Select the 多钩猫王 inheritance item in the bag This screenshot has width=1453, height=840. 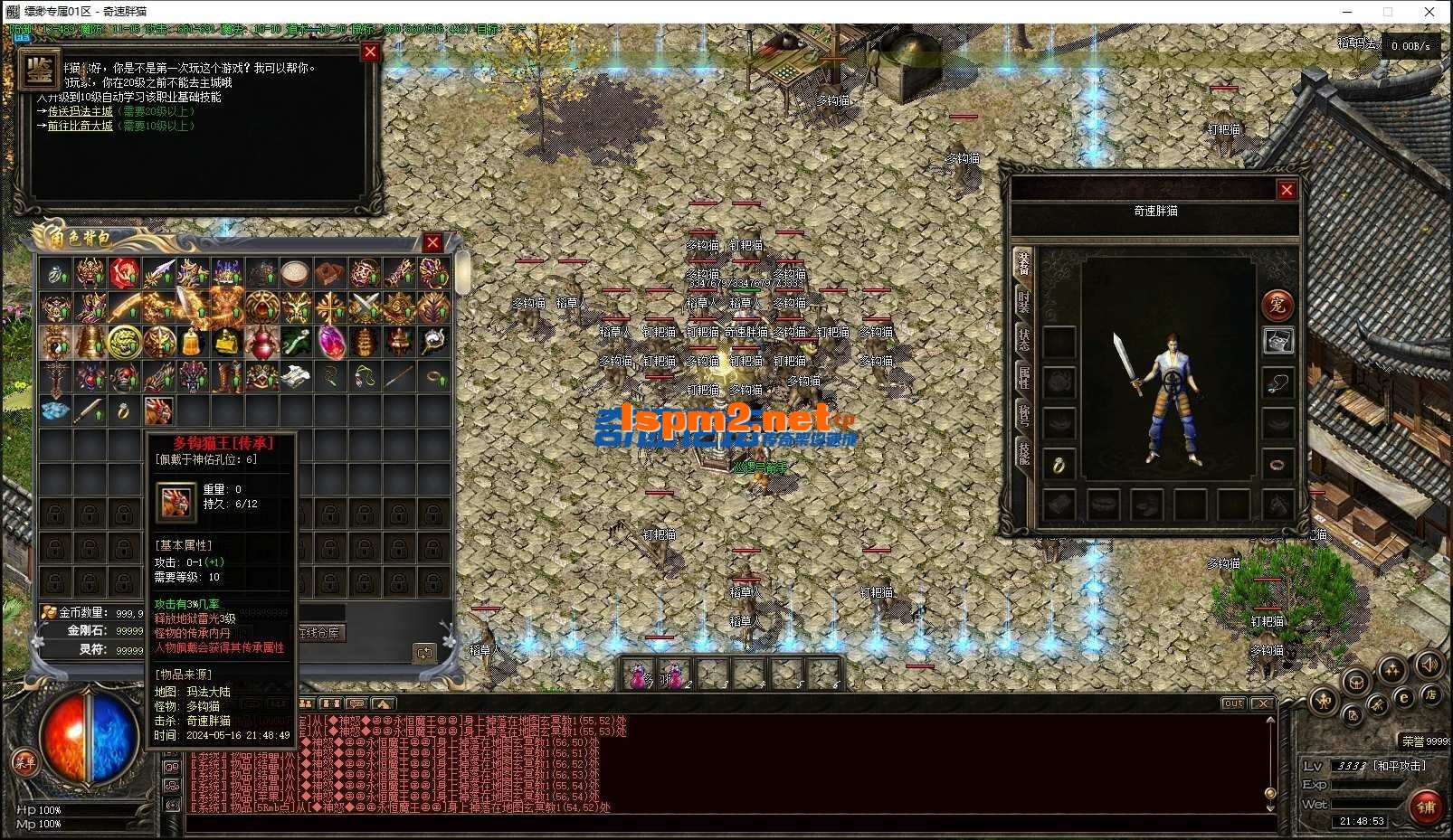point(158,411)
